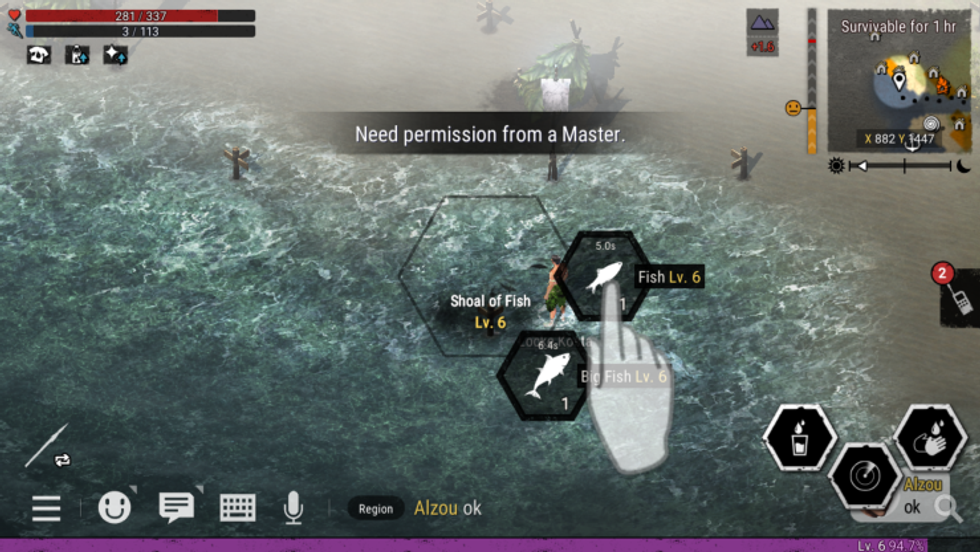Click the magnifying glass search icon
This screenshot has width=980, height=552.
(x=947, y=508)
